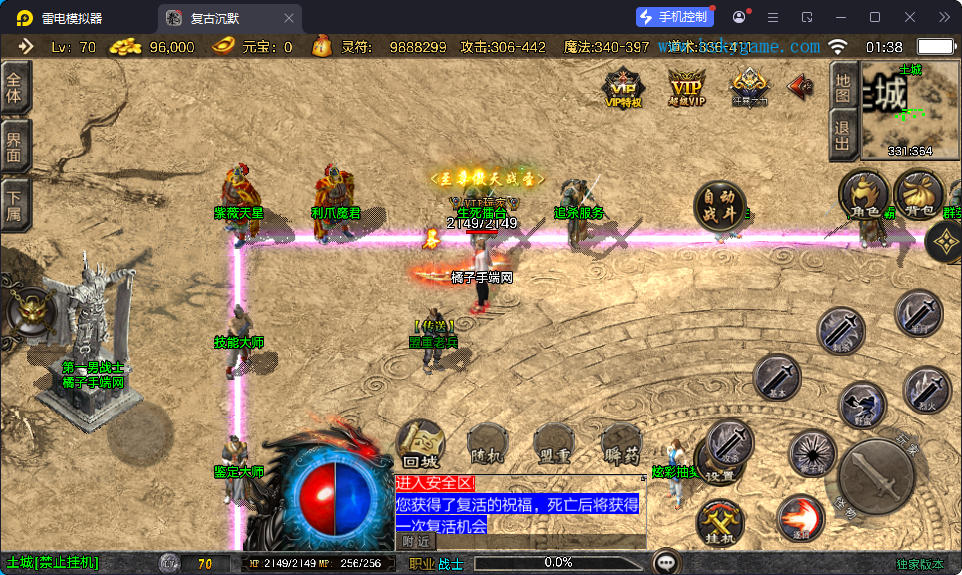This screenshot has width=962, height=575.
Task: Open the 超级VIP menu
Action: pyautogui.click(x=686, y=86)
